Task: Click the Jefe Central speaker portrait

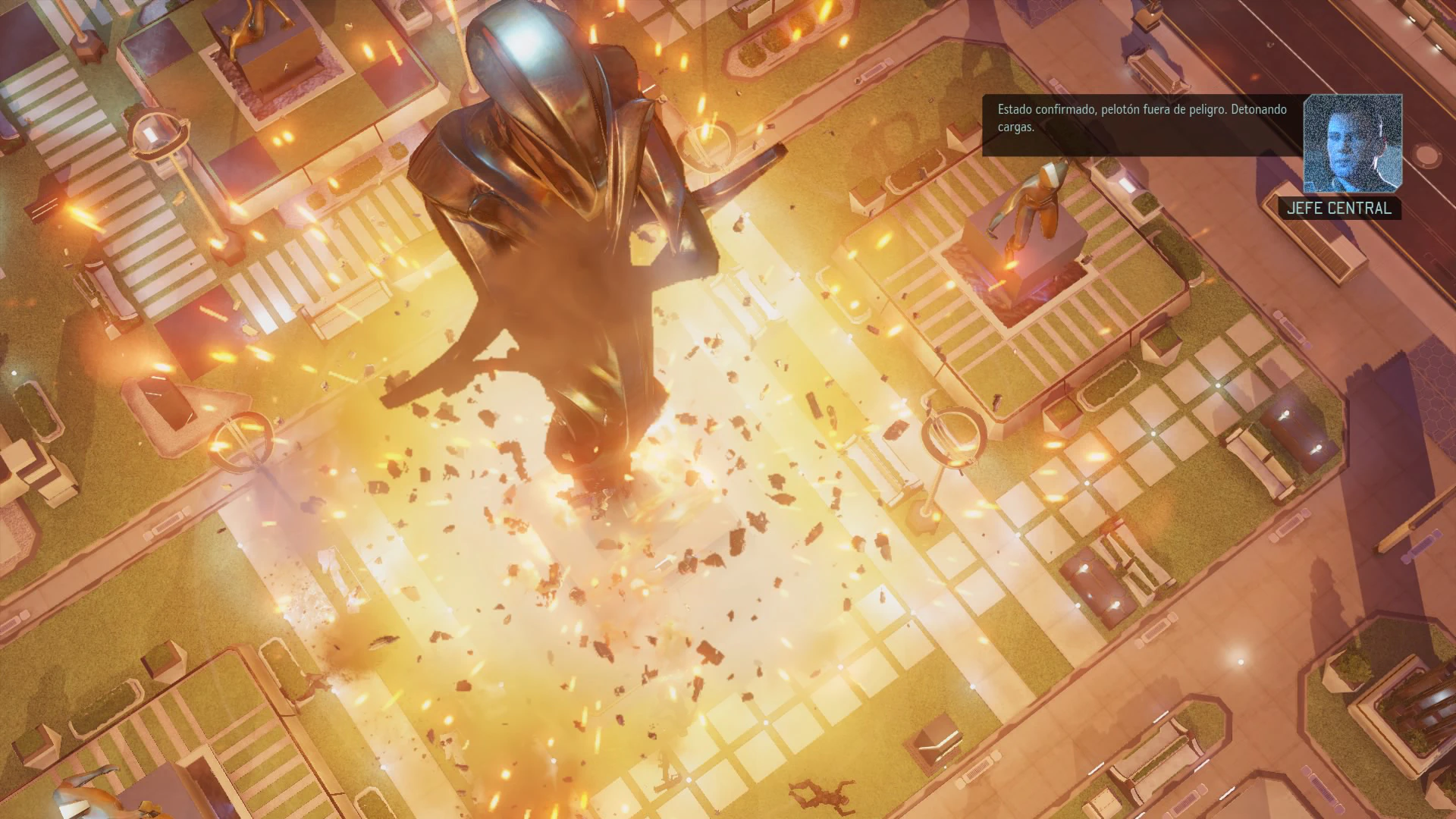Action: coord(1352,144)
